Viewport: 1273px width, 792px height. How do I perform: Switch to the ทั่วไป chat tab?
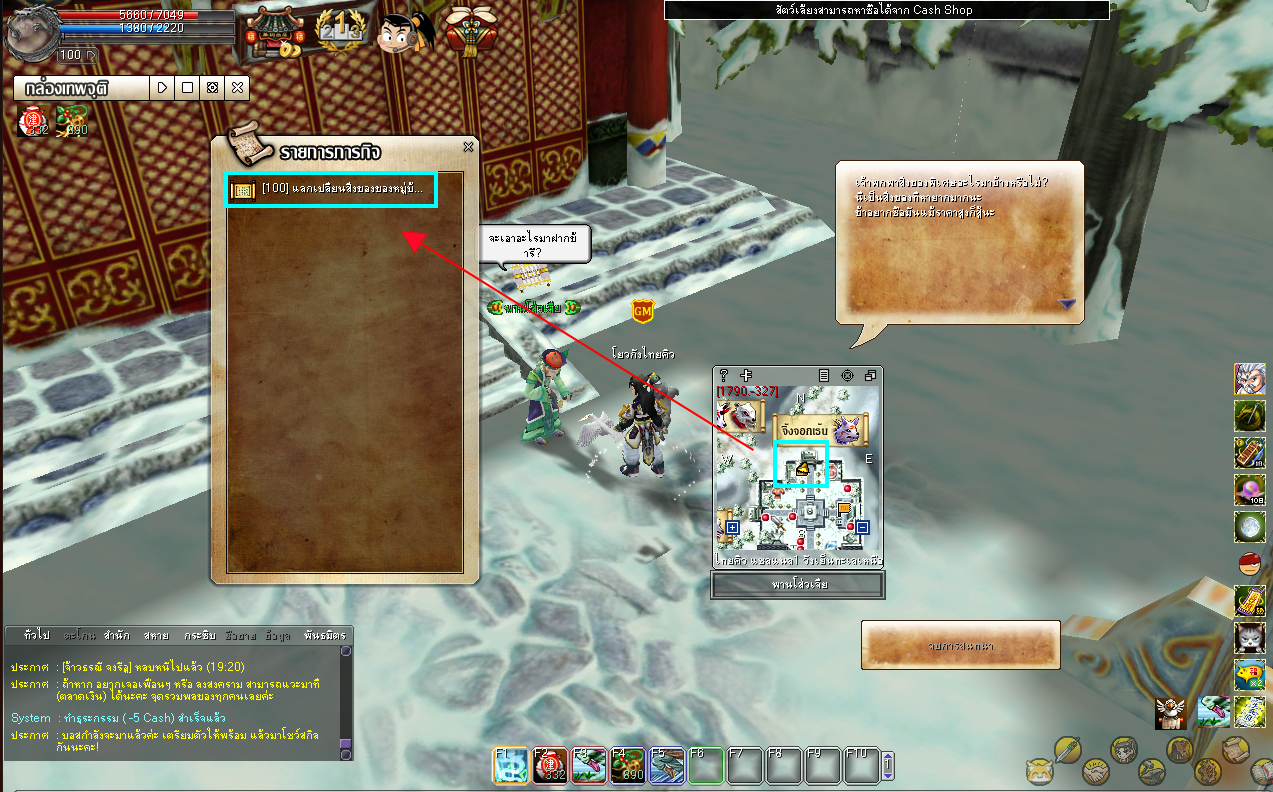36,635
